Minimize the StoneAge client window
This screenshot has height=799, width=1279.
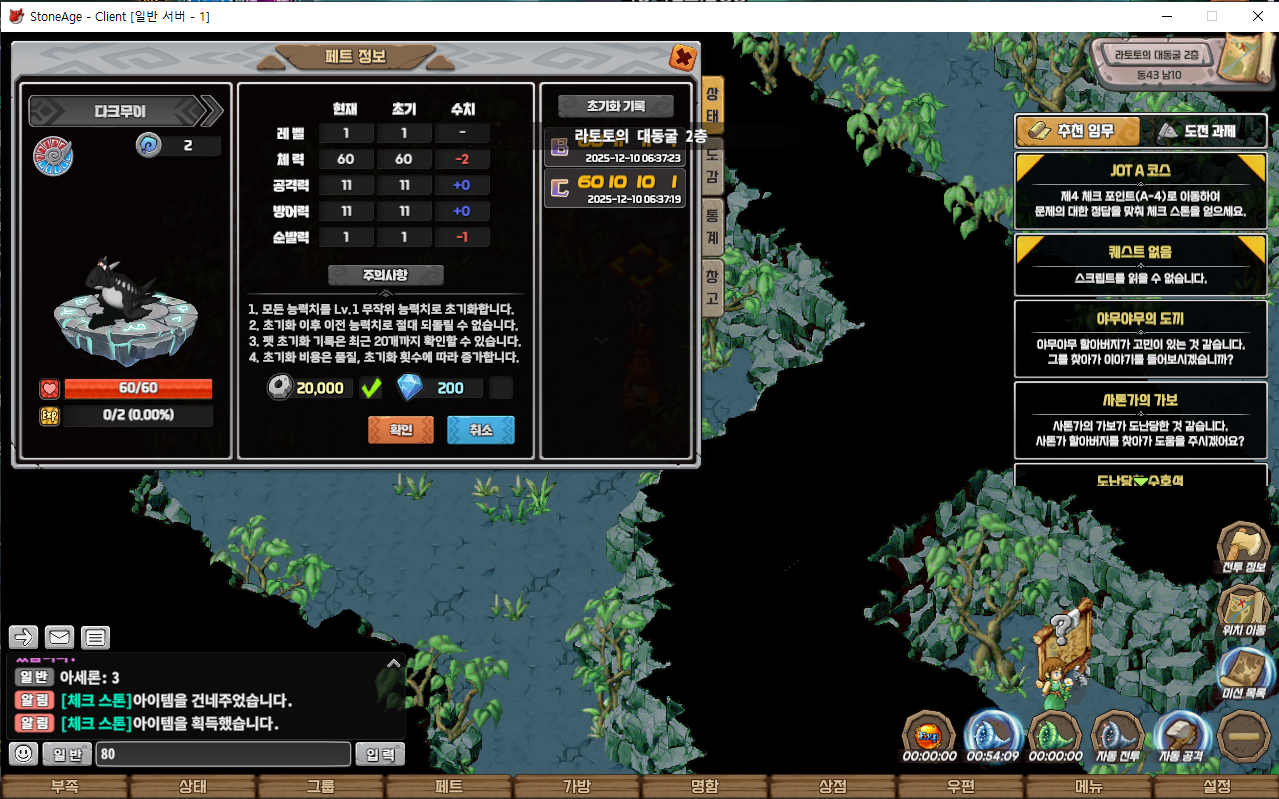(x=1166, y=16)
